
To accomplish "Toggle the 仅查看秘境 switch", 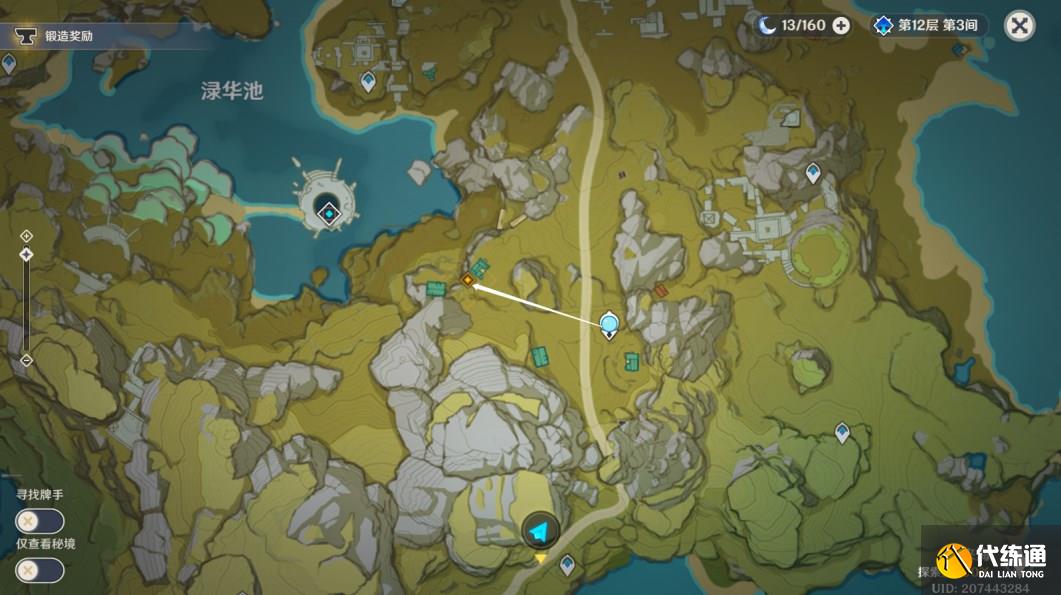I will (40, 570).
